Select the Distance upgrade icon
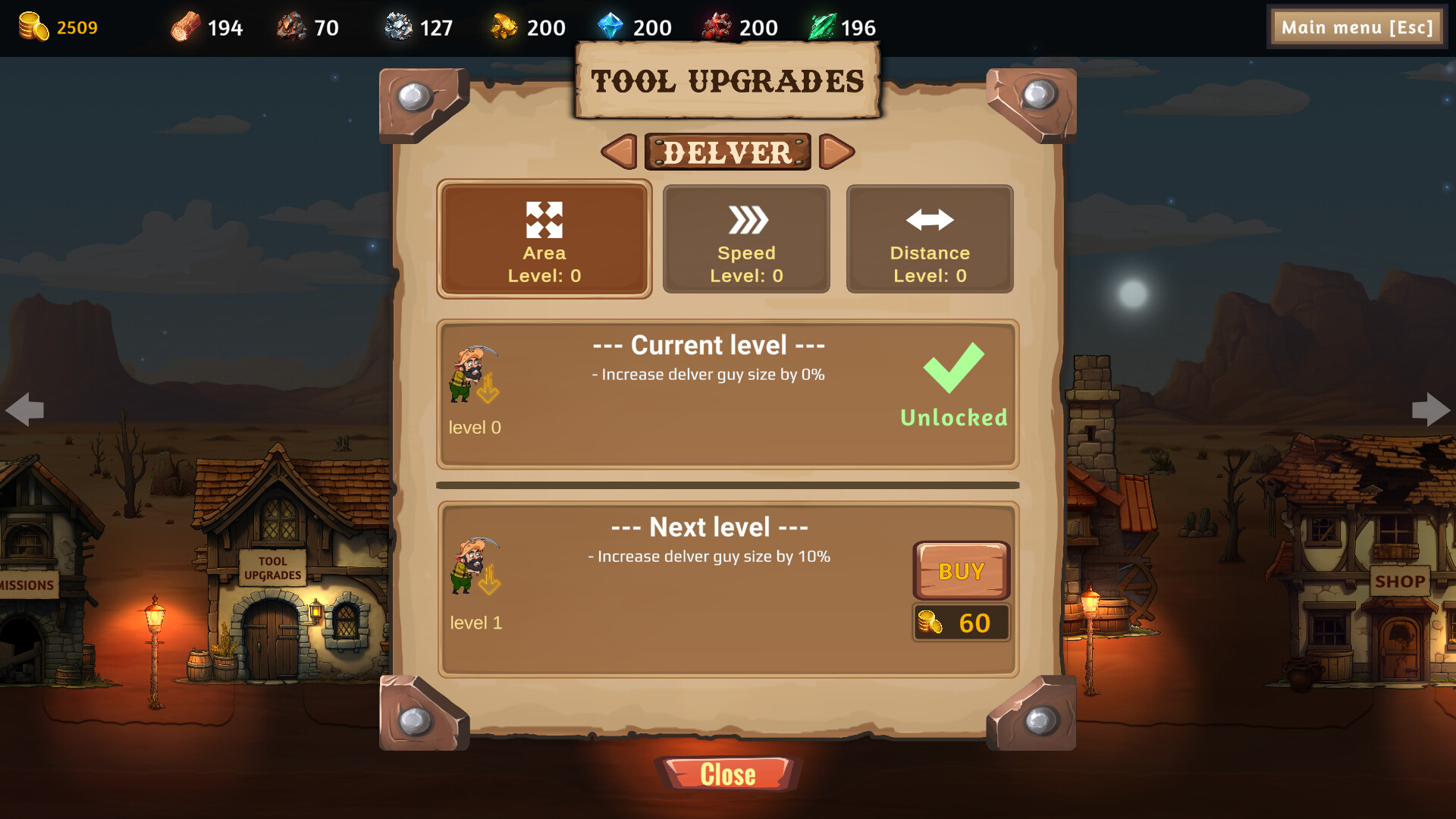The height and width of the screenshot is (819, 1456). (929, 219)
